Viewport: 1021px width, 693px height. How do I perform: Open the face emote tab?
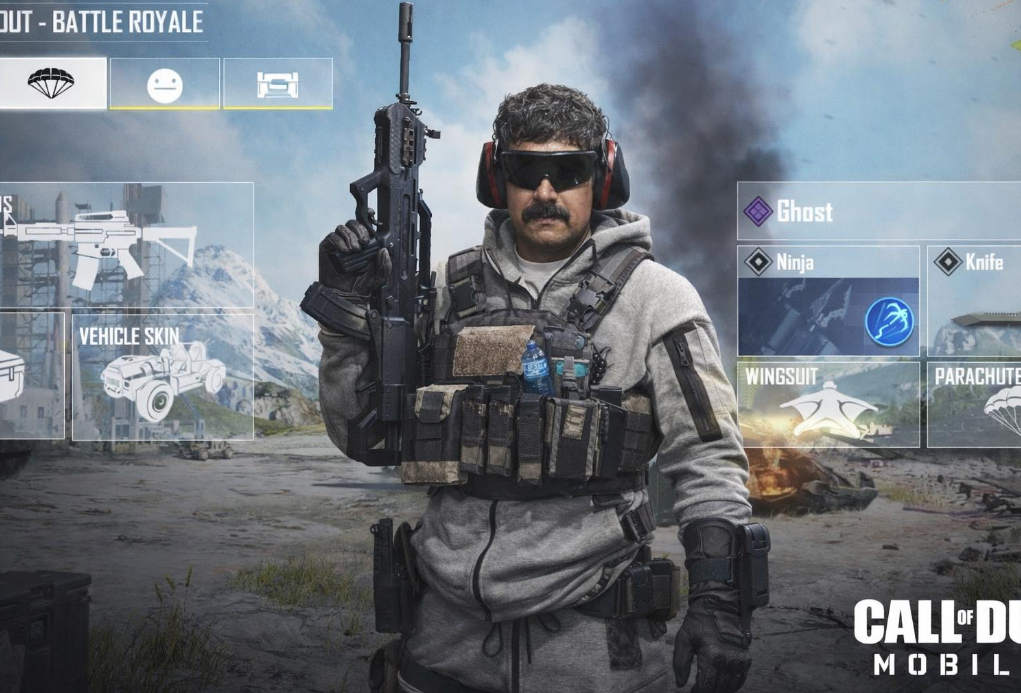pyautogui.click(x=165, y=84)
